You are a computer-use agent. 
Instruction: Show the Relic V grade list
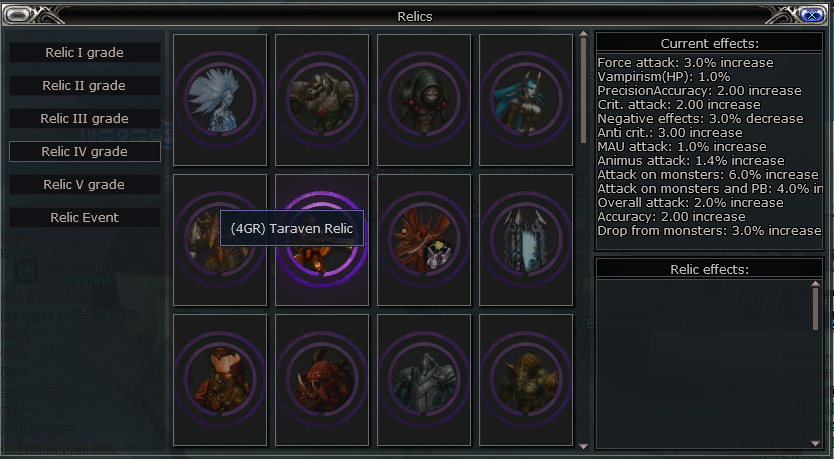pyautogui.click(x=84, y=184)
